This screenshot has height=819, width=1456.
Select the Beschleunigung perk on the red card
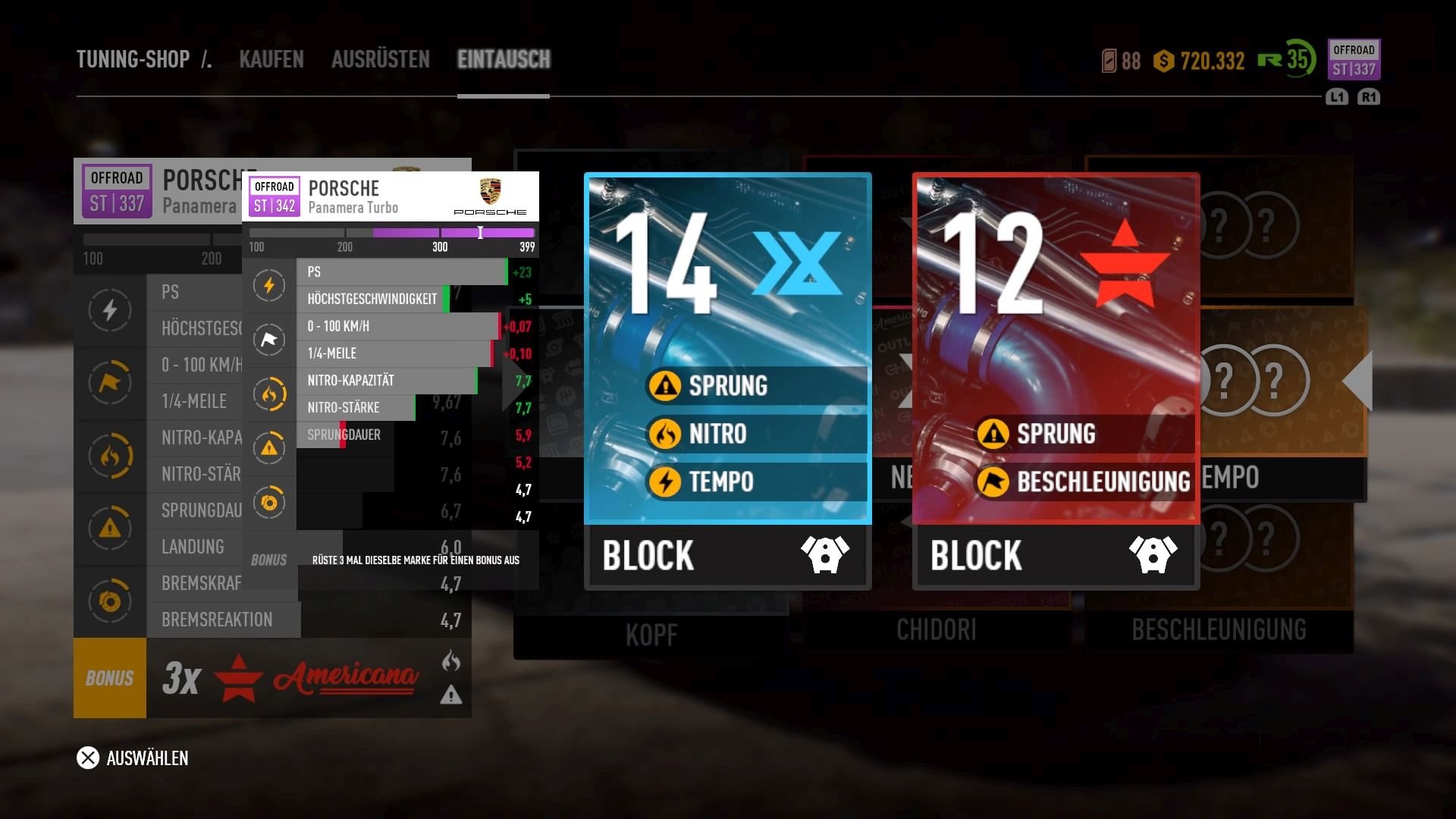[x=1084, y=481]
